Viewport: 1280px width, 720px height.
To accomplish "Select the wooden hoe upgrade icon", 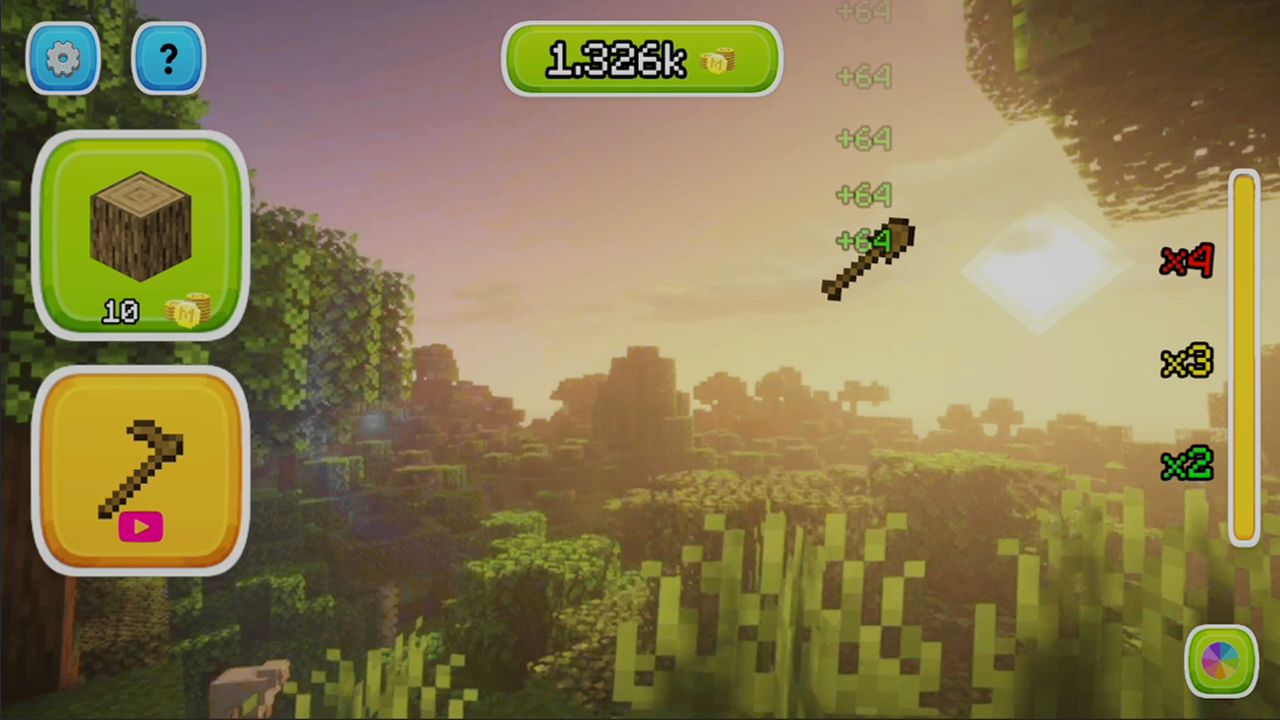I will click(140, 470).
